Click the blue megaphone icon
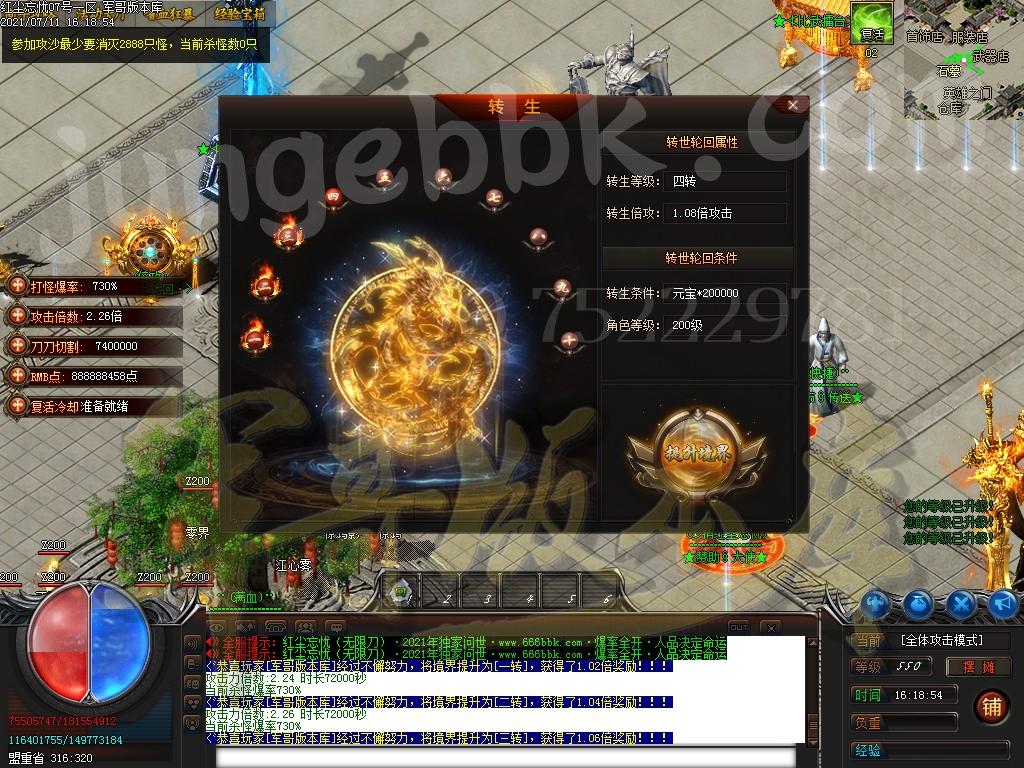This screenshot has width=1024, height=768. point(1003,603)
